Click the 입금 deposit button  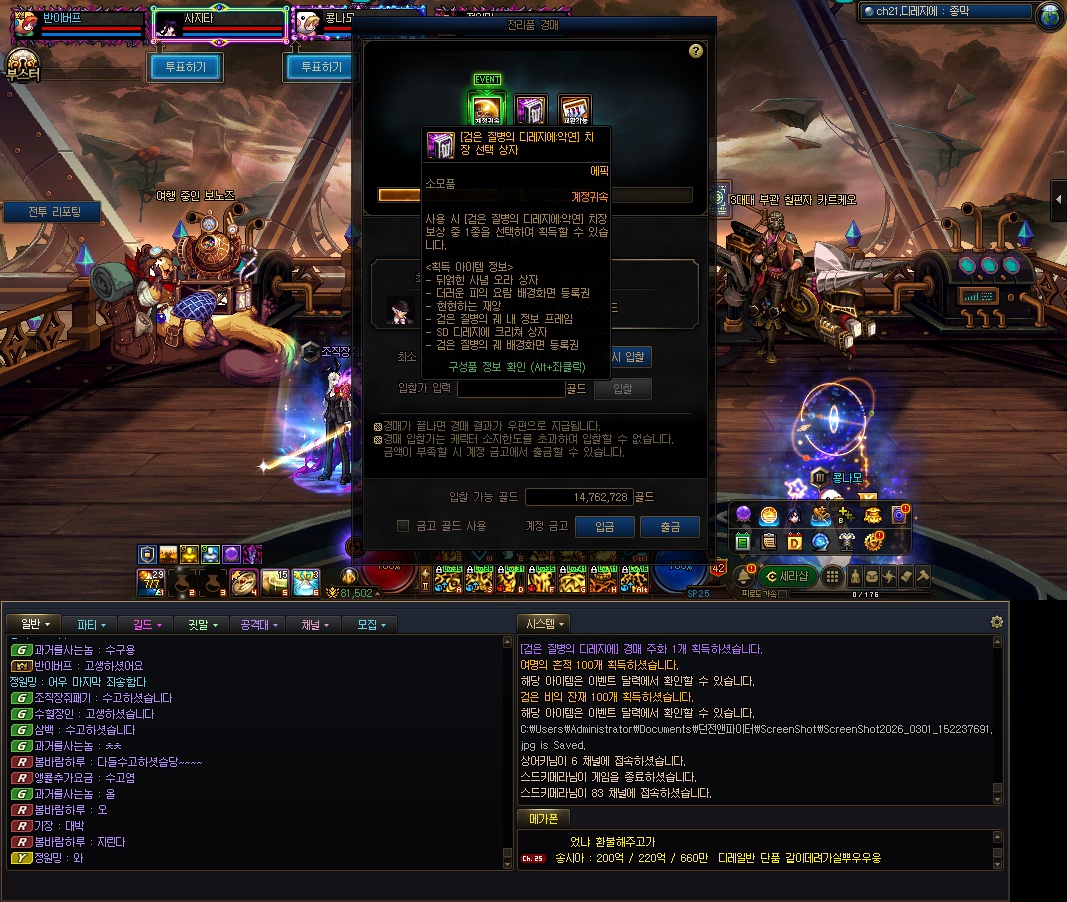(605, 527)
